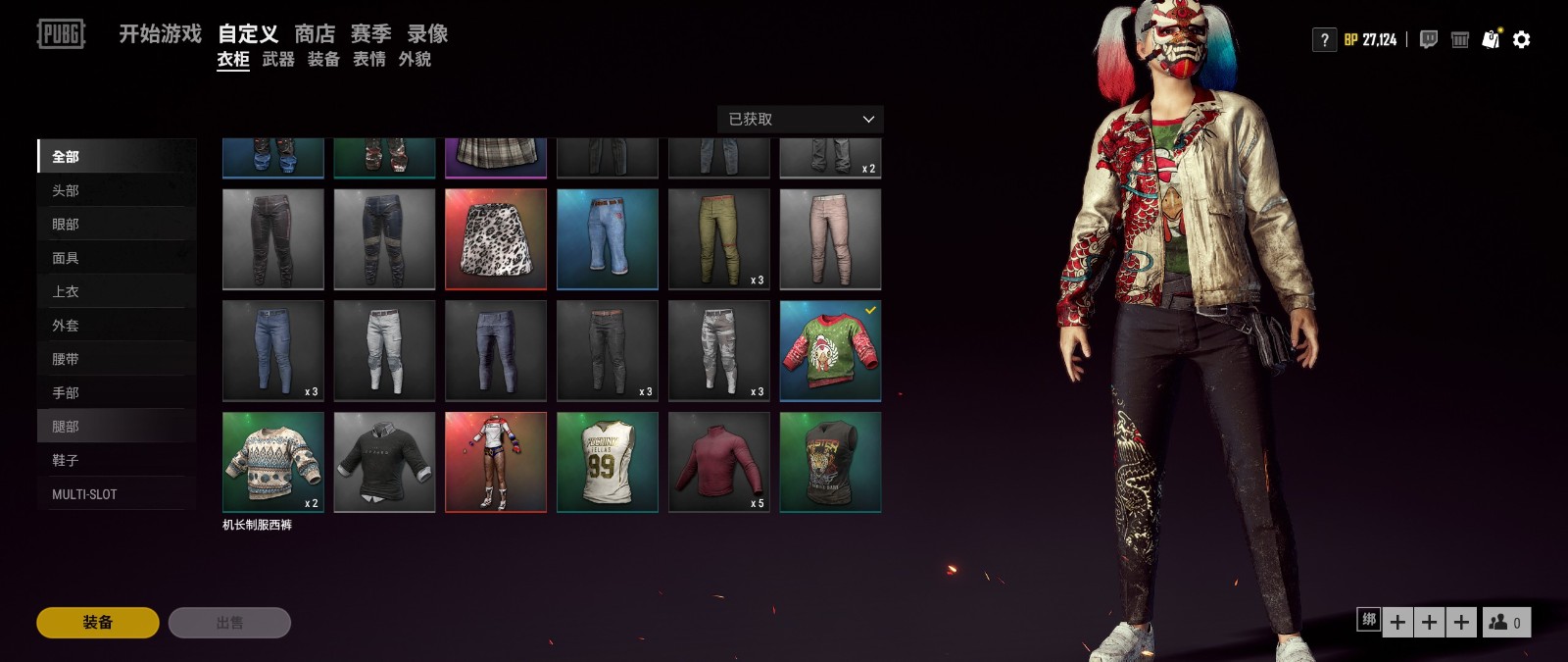Click the yellow 装备 equip button
The image size is (1568, 662).
[98, 623]
